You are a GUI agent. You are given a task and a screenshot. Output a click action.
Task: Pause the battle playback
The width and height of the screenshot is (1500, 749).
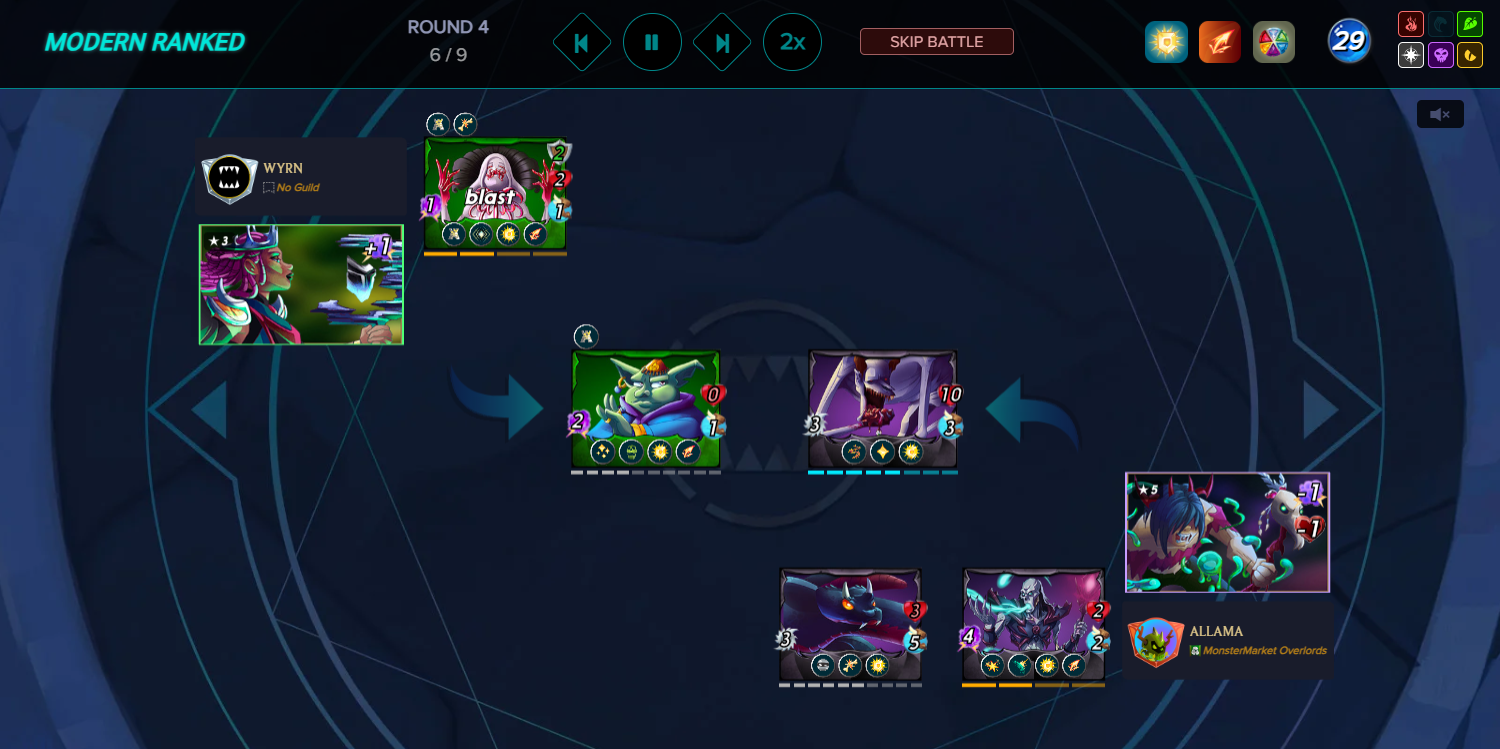tap(652, 42)
